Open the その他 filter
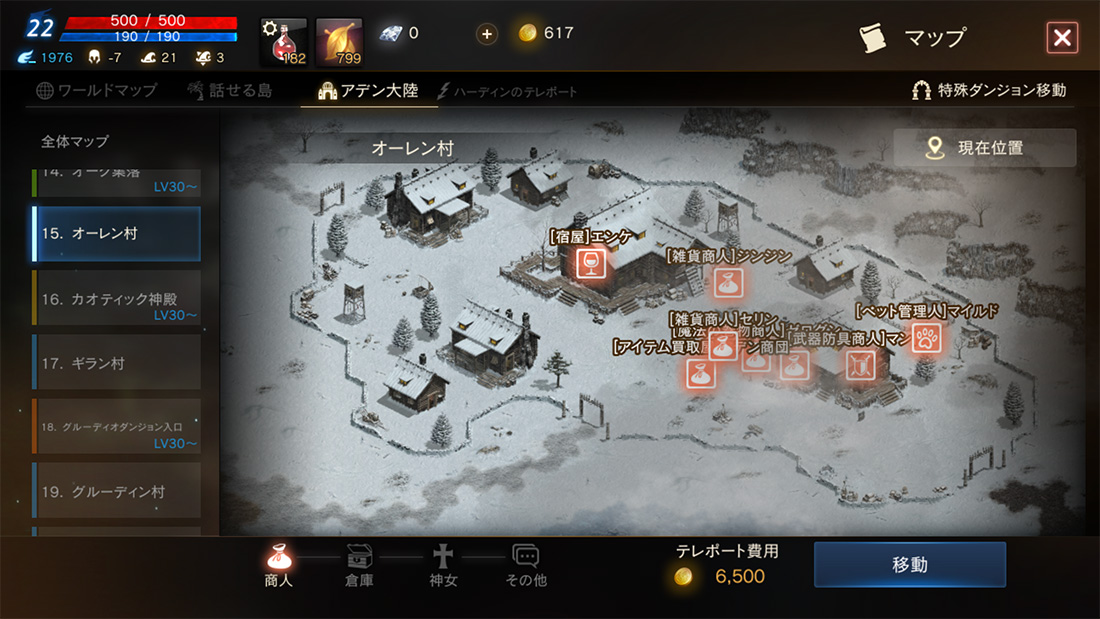1100x619 pixels. [526, 565]
